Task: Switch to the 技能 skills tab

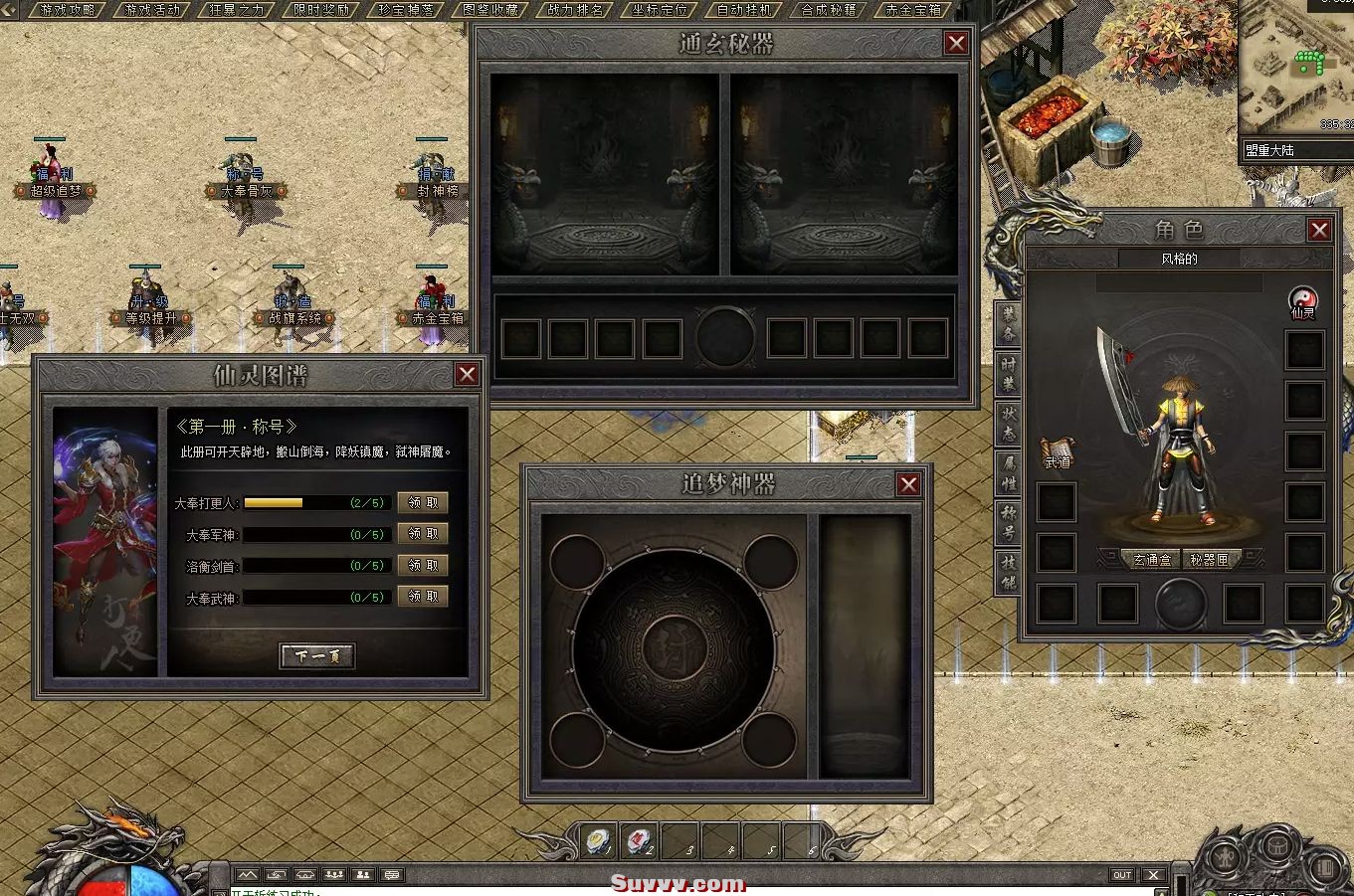Action: click(1009, 571)
